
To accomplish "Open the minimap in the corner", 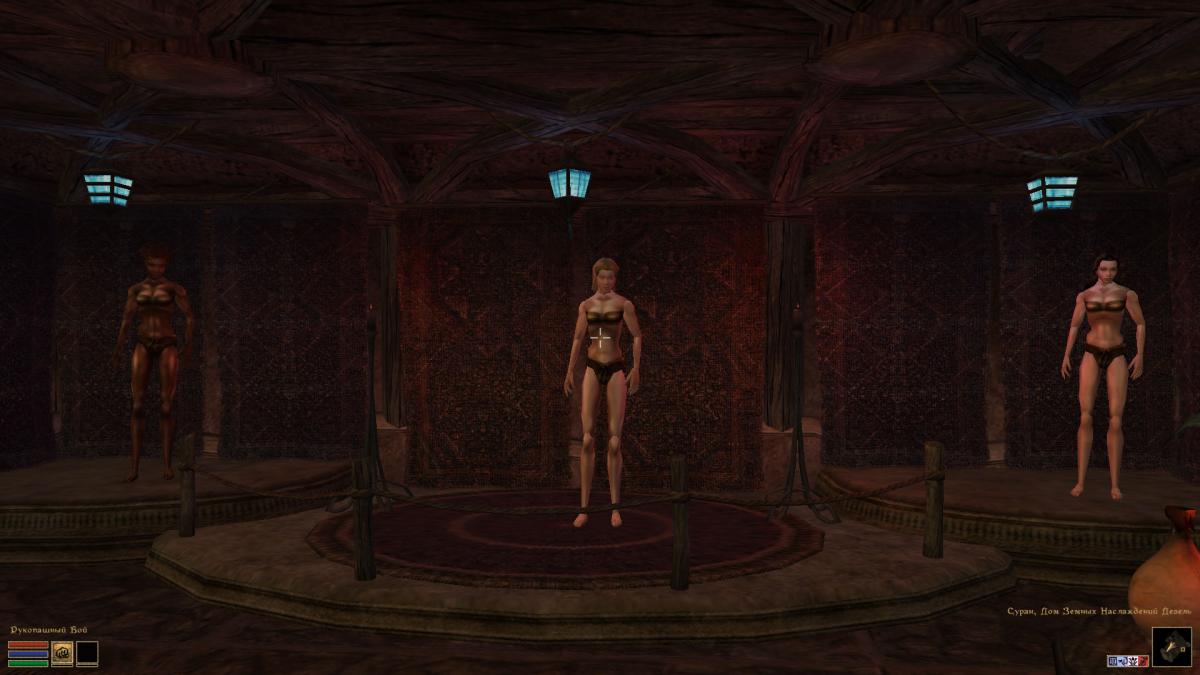I will tap(1171, 646).
